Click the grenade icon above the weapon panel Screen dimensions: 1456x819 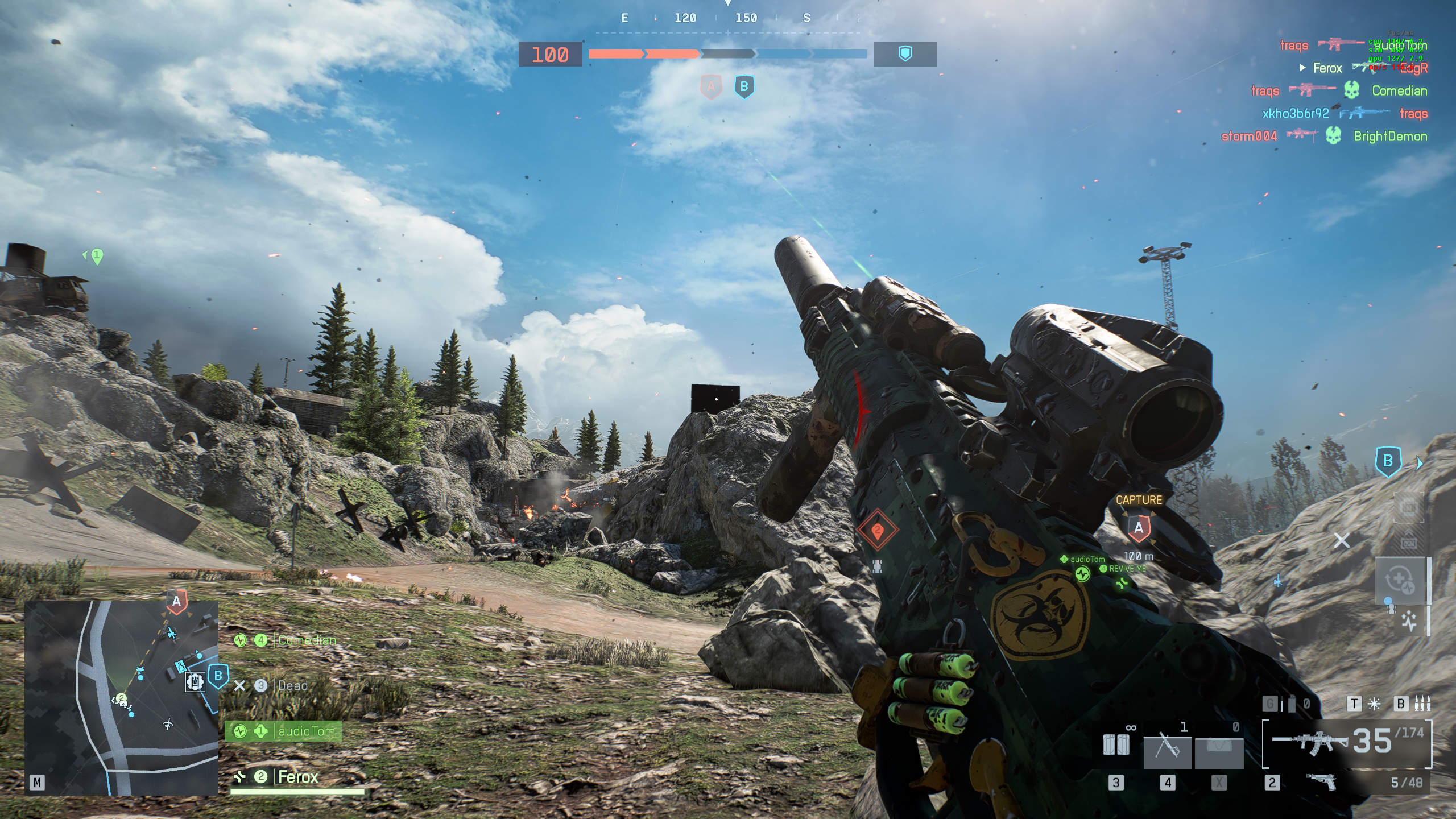pyautogui.click(x=1292, y=704)
